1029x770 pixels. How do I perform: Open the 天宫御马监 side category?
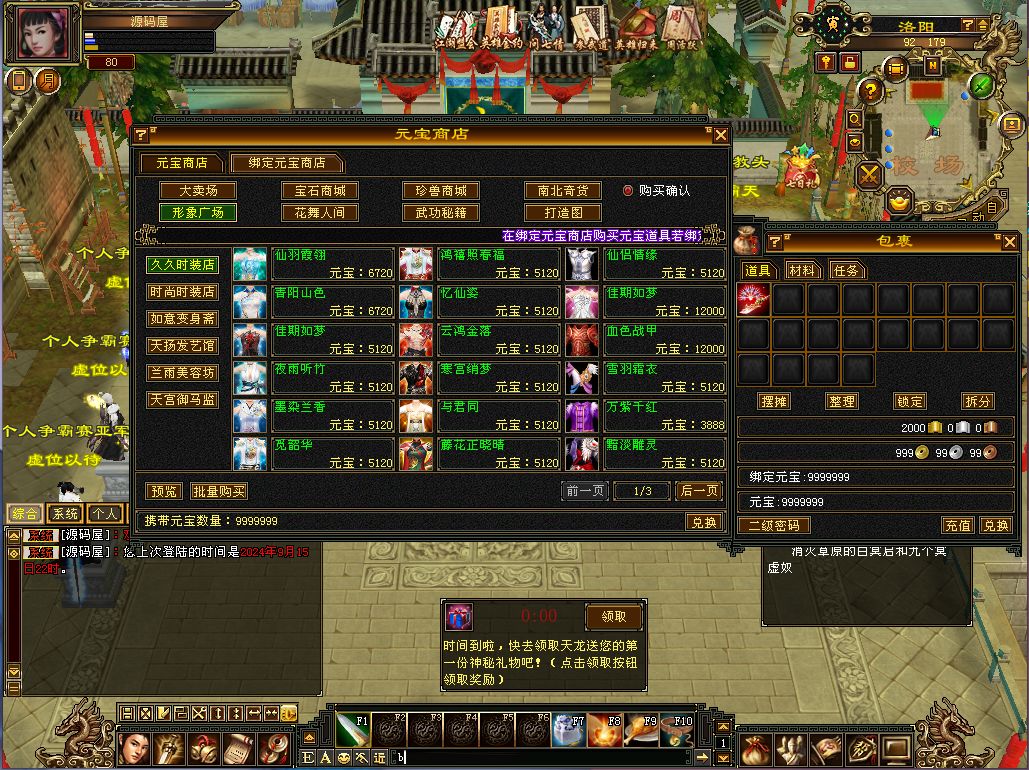(182, 400)
